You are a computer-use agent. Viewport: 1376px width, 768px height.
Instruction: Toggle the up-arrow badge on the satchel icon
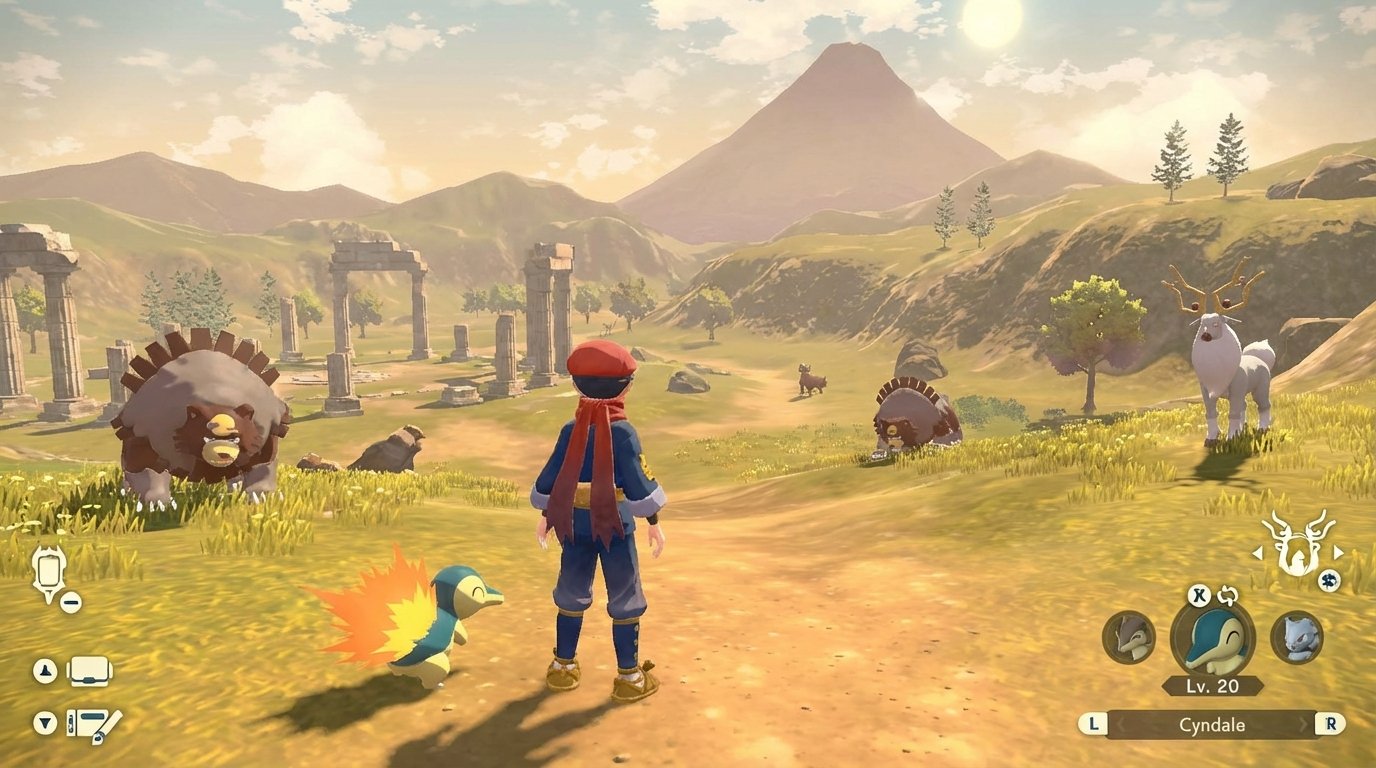(x=44, y=669)
